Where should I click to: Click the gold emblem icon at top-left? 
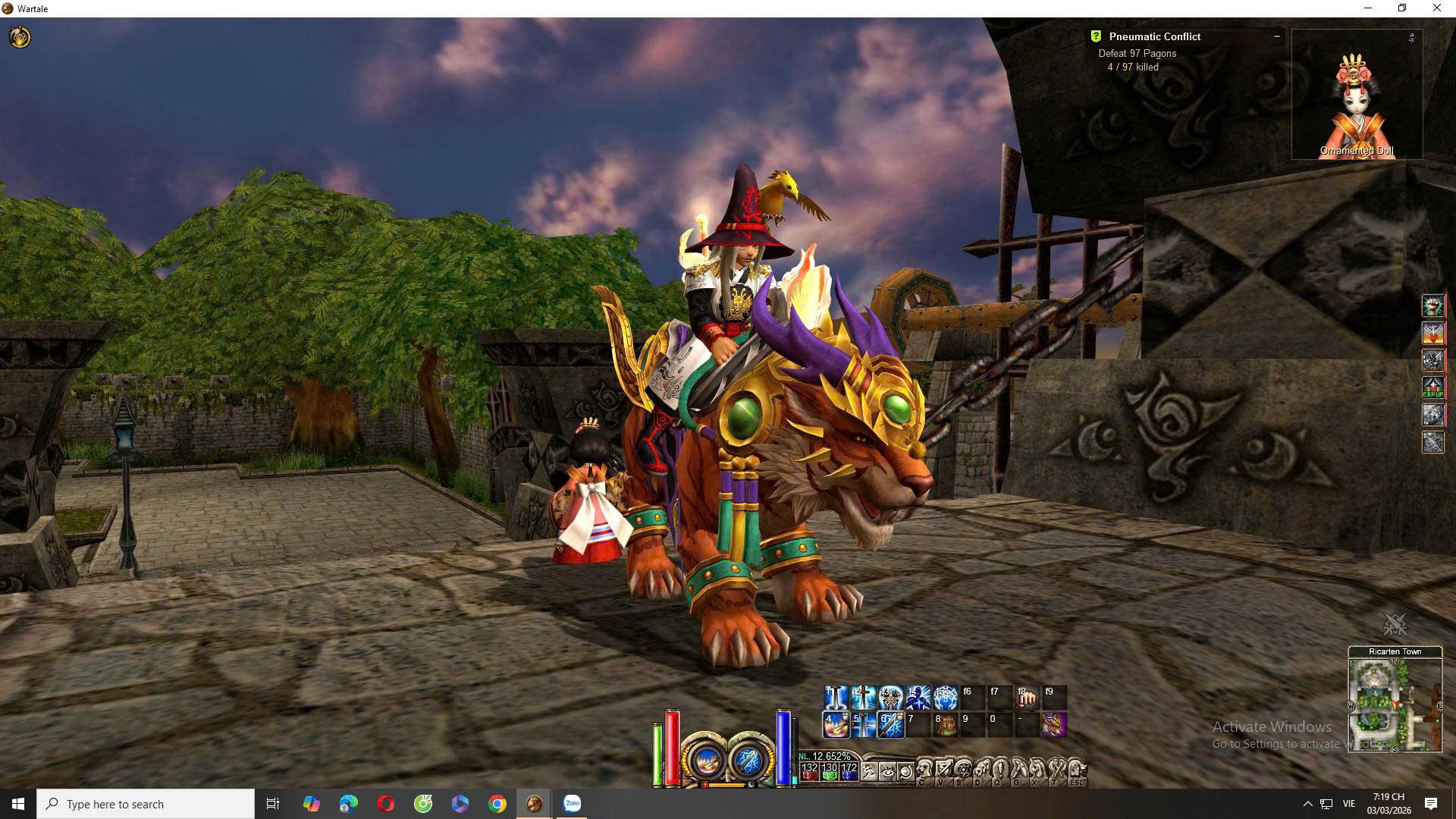20,36
